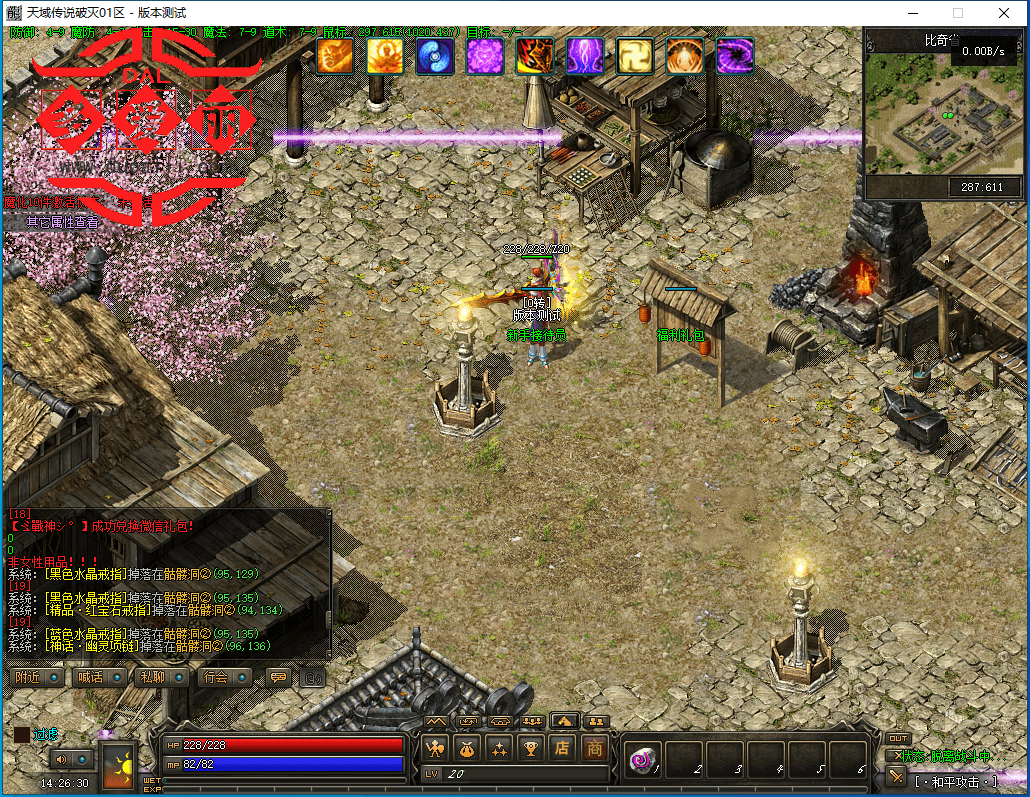Toggle the sound speaker button
Image resolution: width=1030 pixels, height=797 pixels.
pyautogui.click(x=62, y=758)
